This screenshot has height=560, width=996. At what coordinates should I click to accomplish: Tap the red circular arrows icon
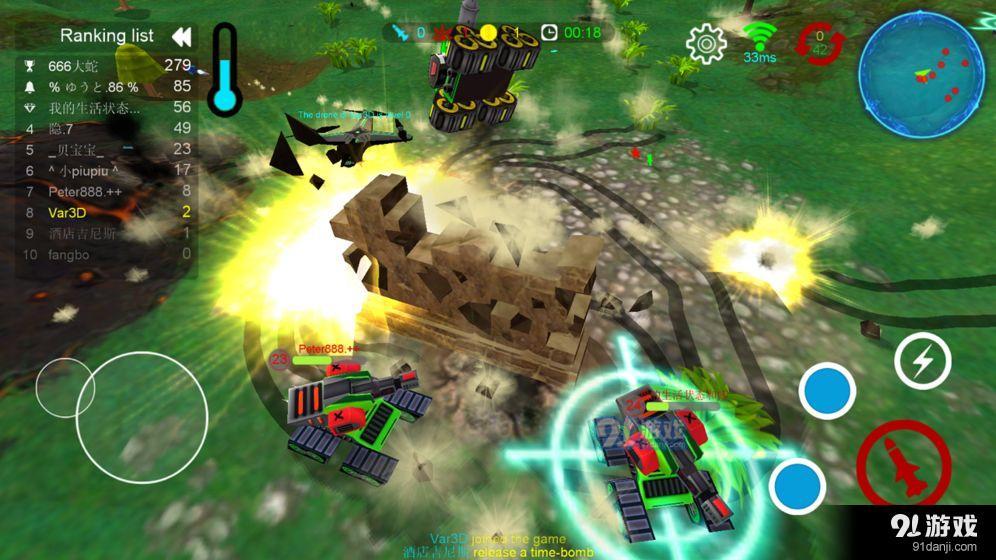point(820,44)
